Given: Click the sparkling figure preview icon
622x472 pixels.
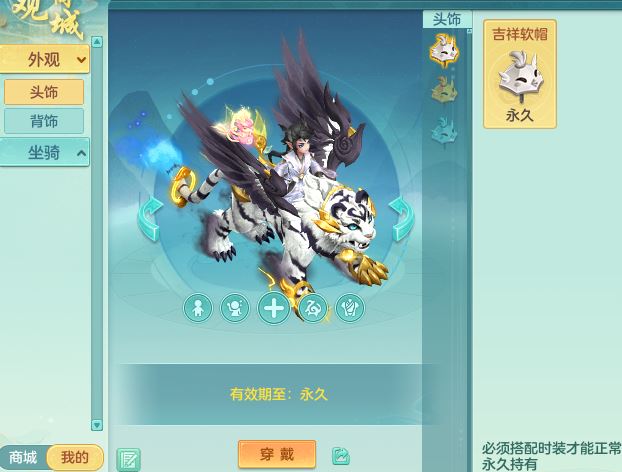Looking at the screenshot, I should pos(235,308).
